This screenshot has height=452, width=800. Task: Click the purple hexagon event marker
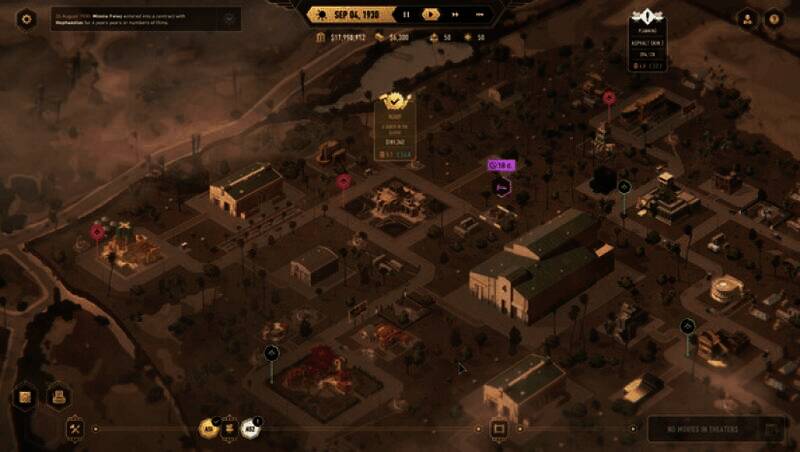point(502,186)
